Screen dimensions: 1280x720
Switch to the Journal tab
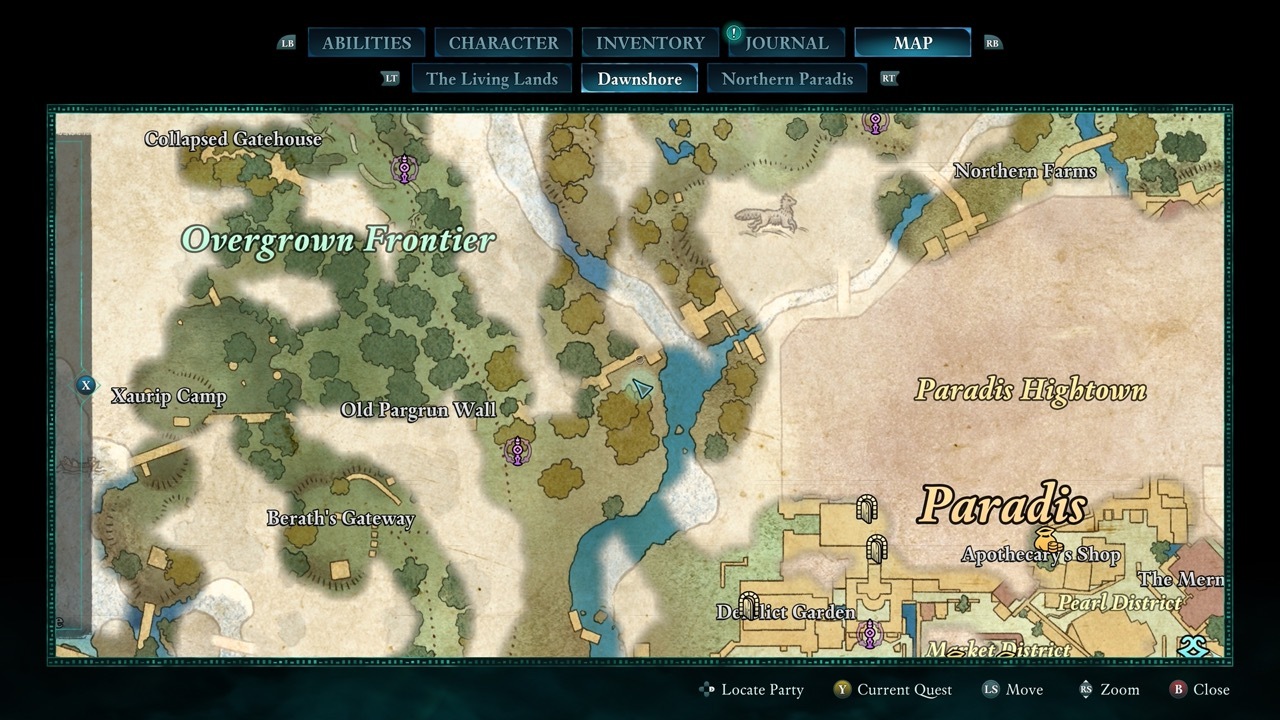[x=786, y=43]
